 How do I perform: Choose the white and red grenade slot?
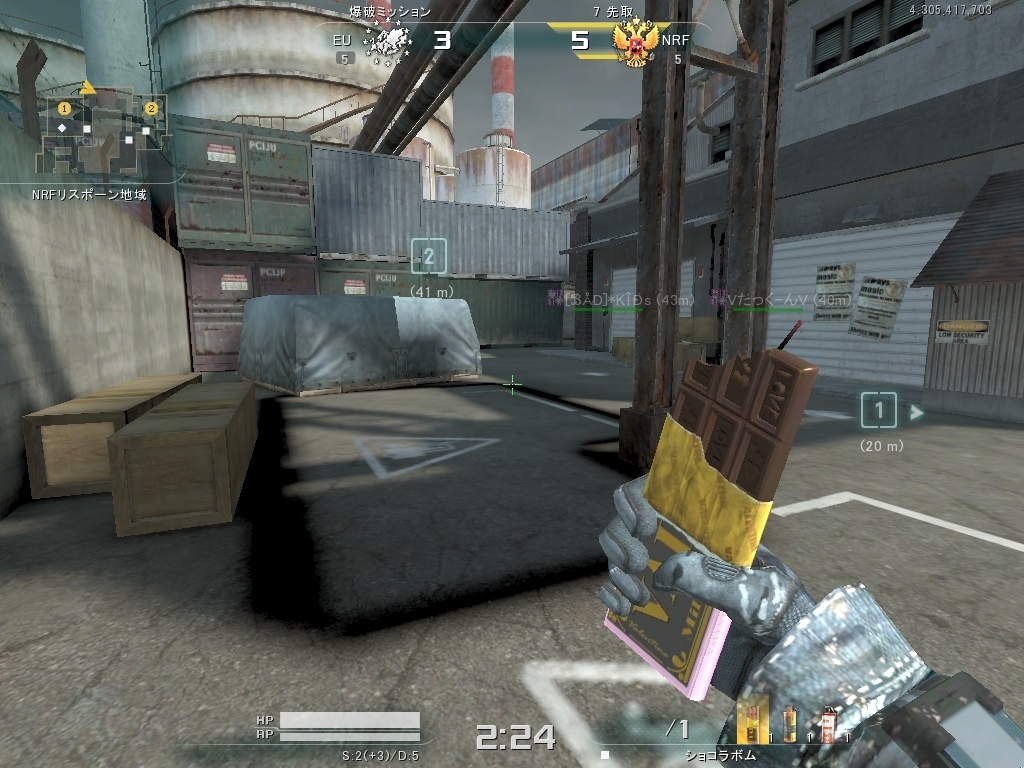point(827,724)
